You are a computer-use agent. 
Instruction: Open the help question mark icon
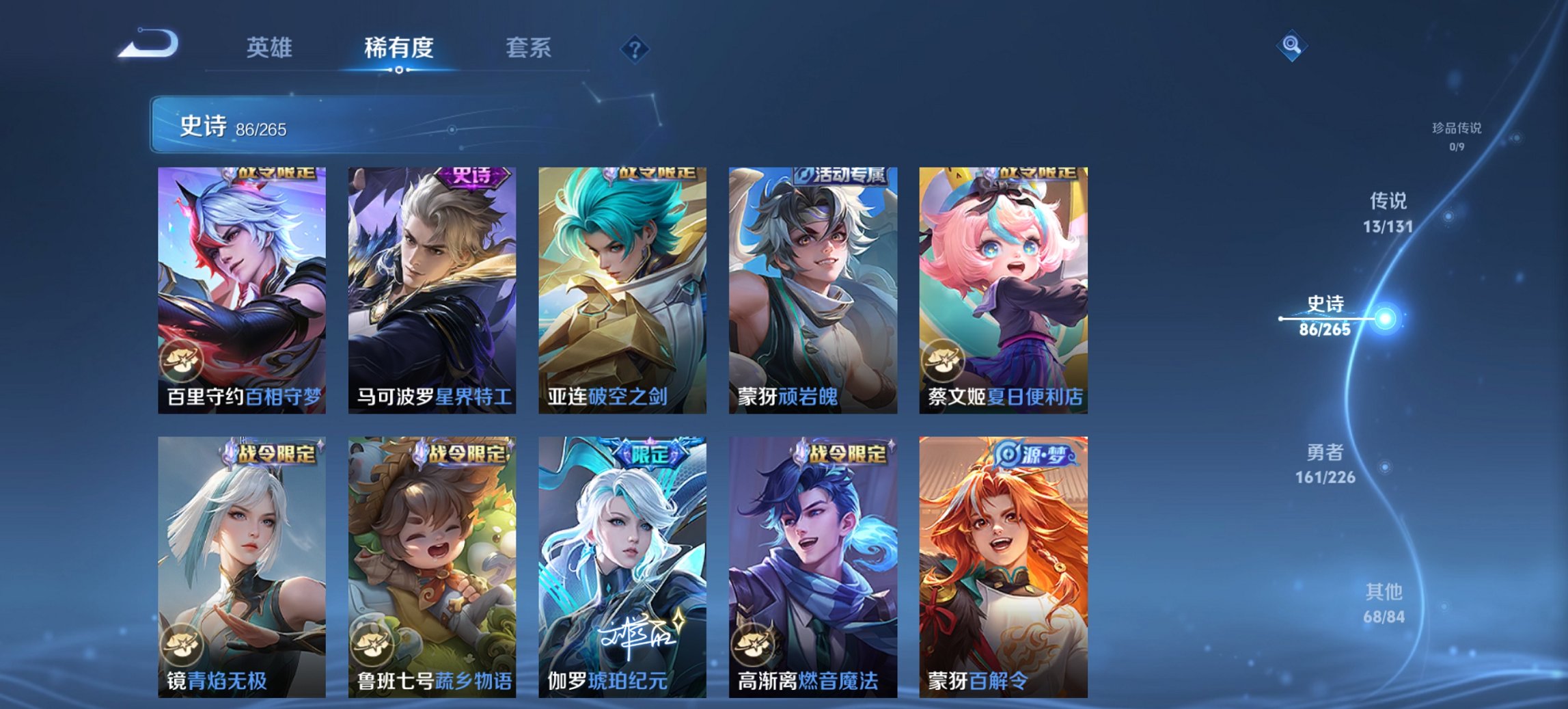pos(634,48)
